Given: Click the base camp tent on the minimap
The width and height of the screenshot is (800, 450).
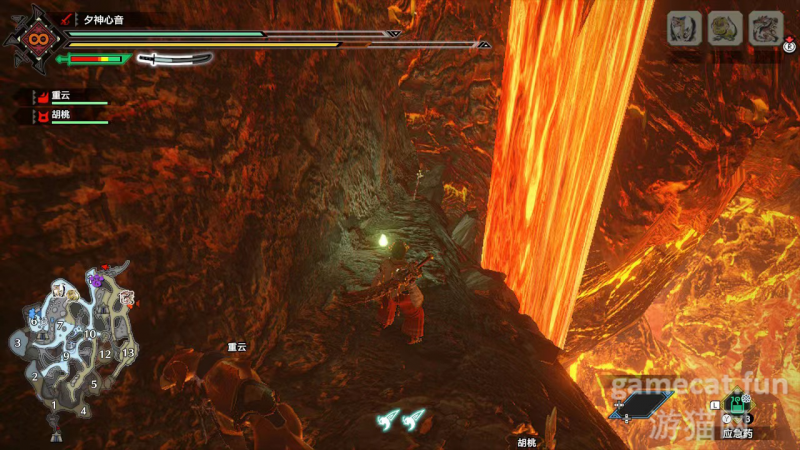Looking at the screenshot, I should [55, 435].
